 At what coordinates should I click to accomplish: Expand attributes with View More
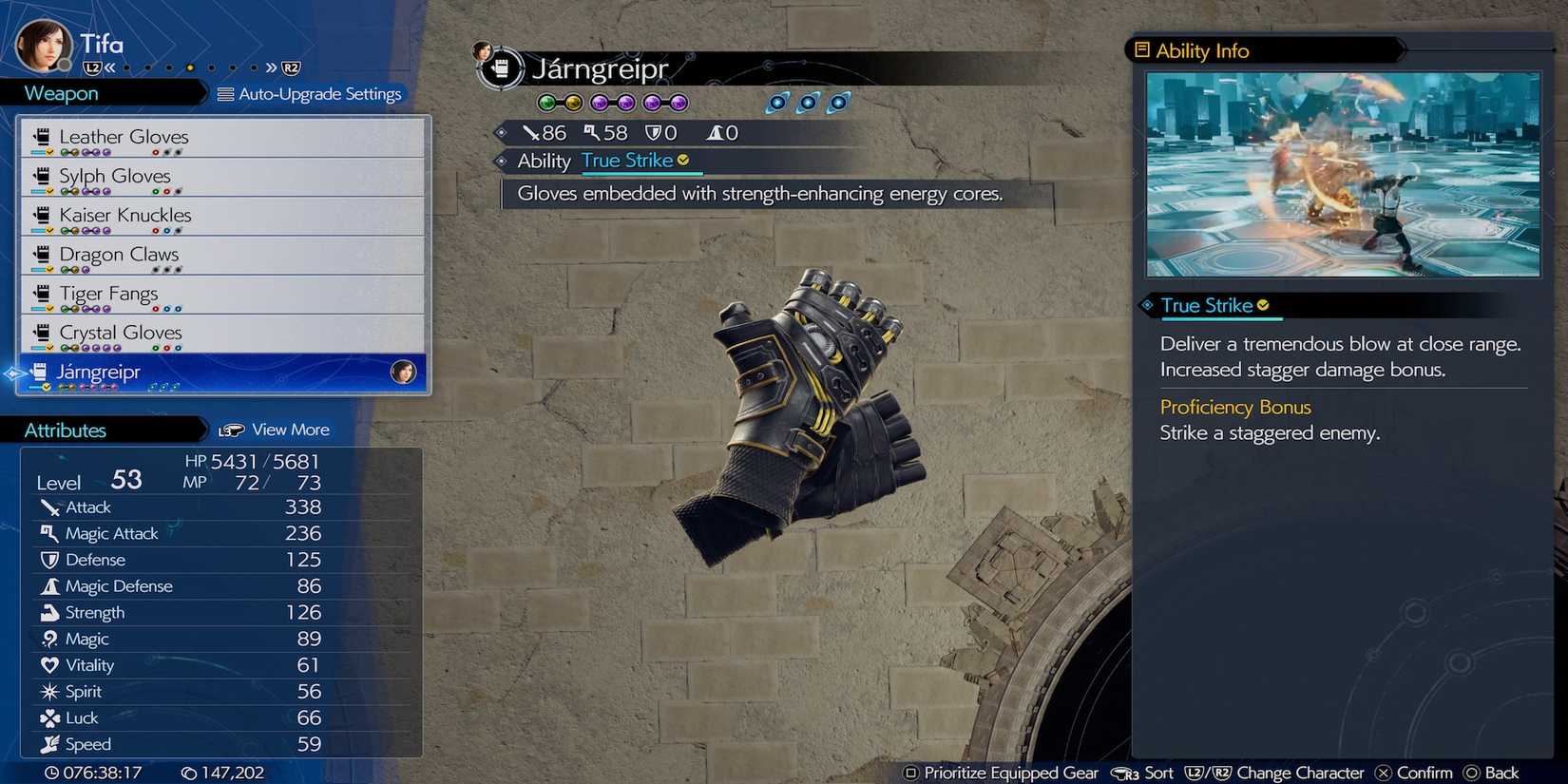click(x=290, y=429)
